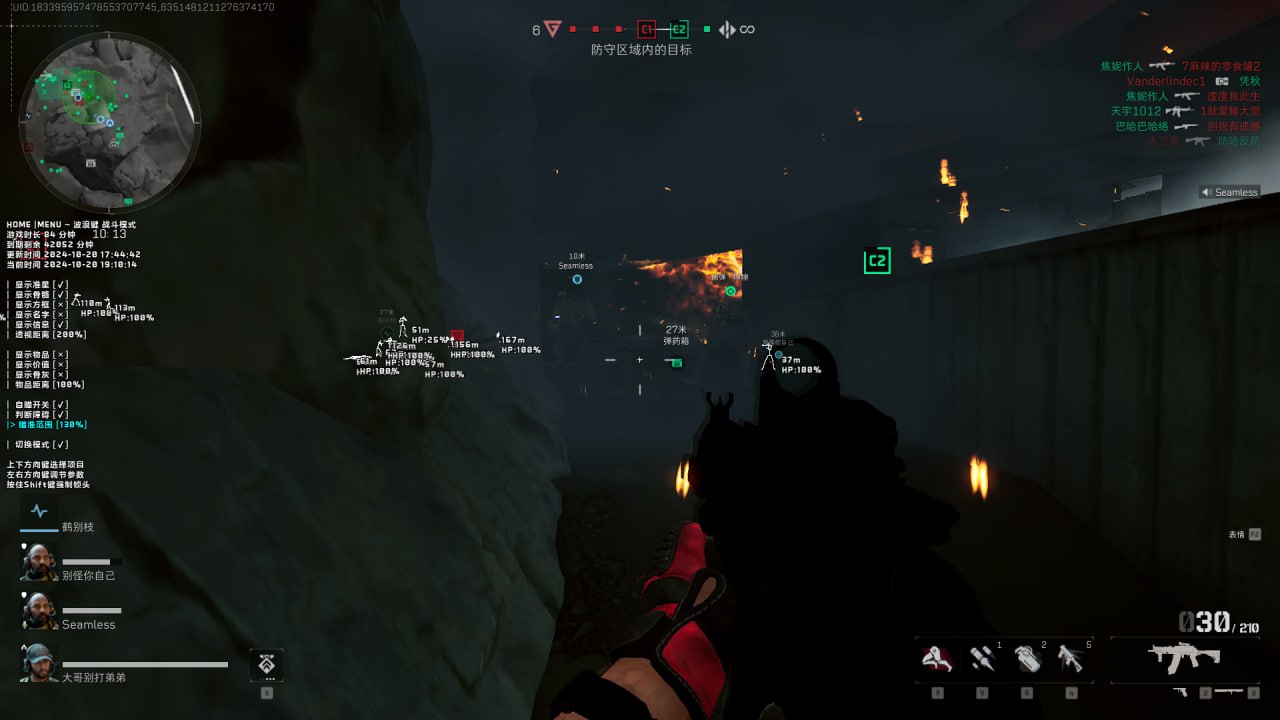Screen dimensions: 1280x720
Task: Select the green E2 objective marker
Action: point(679,30)
